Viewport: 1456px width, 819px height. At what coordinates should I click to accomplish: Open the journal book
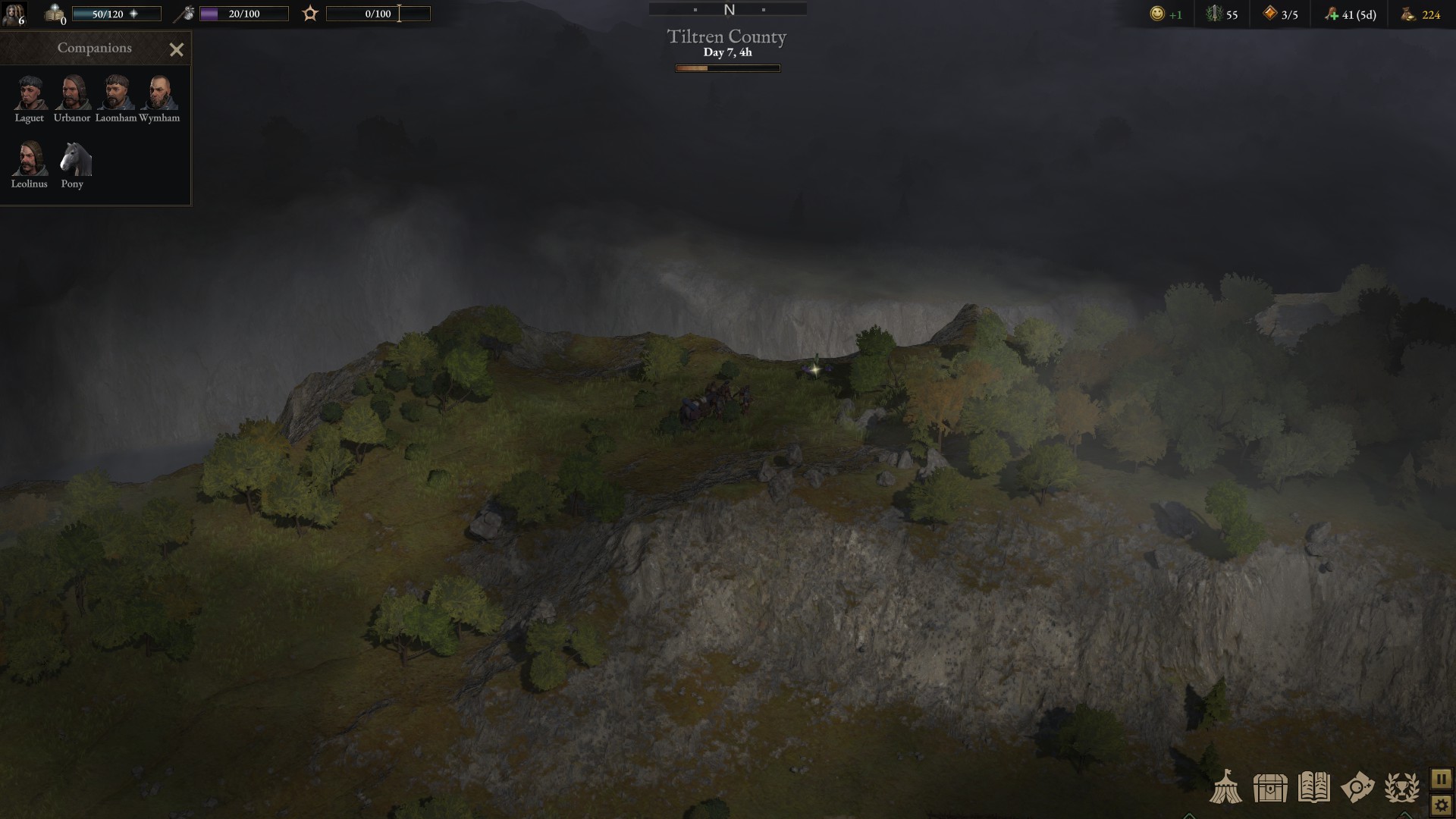tap(1313, 787)
